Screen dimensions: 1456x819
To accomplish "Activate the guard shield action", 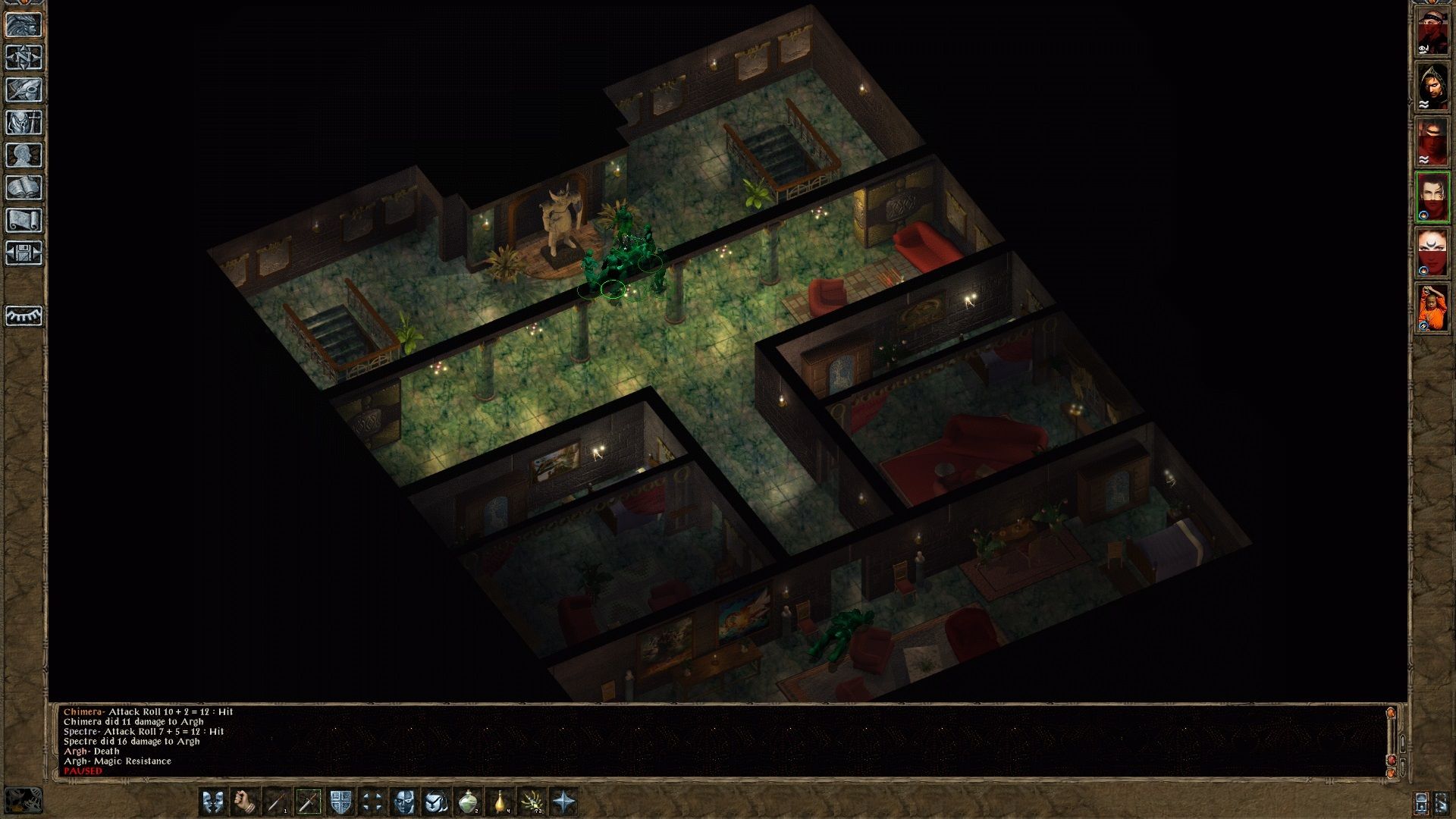I will (340, 802).
